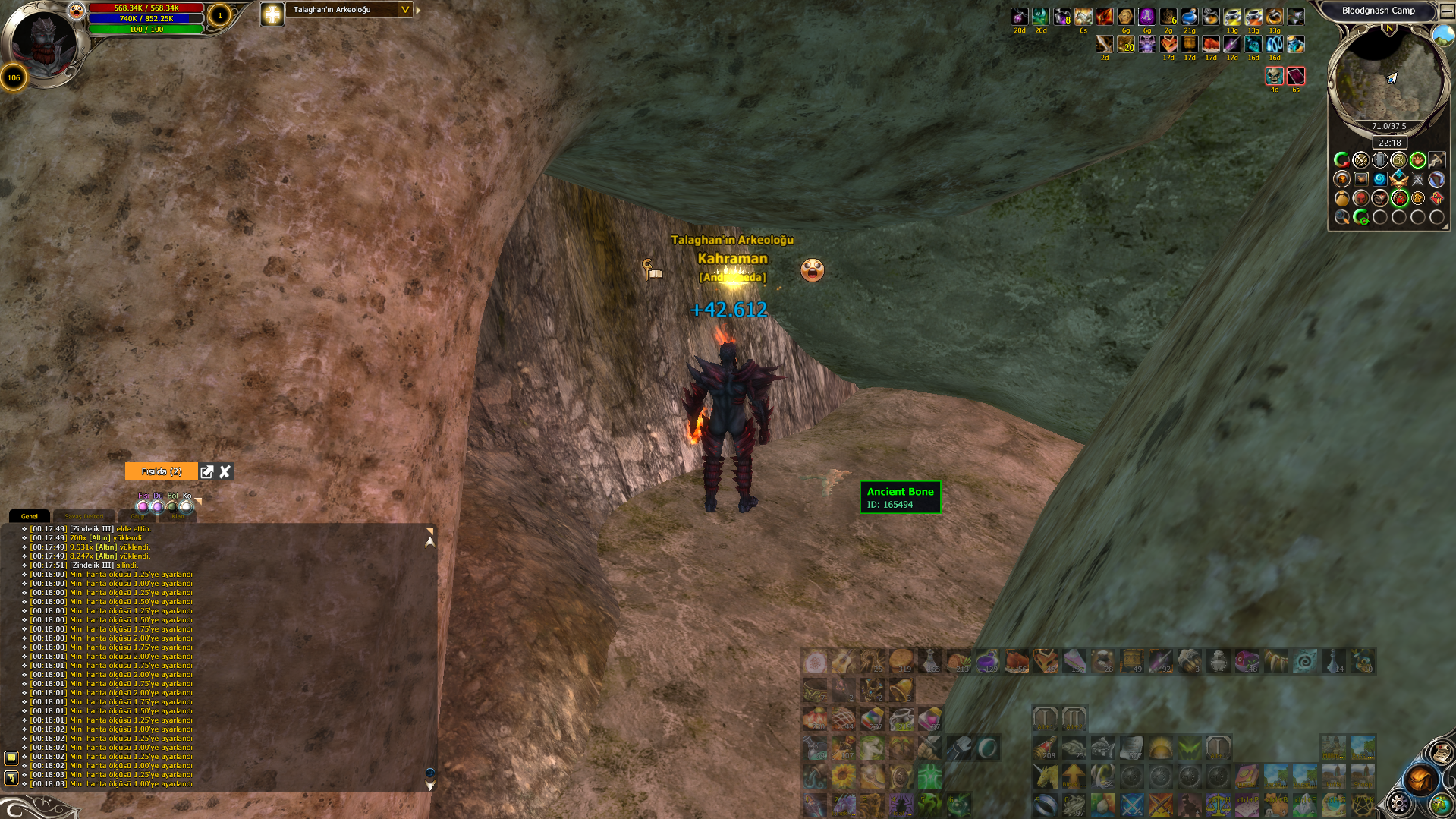The height and width of the screenshot is (819, 1456).
Task: Minimize the Bloodgnash Camp minimap panel
Action: pyautogui.click(x=1446, y=11)
